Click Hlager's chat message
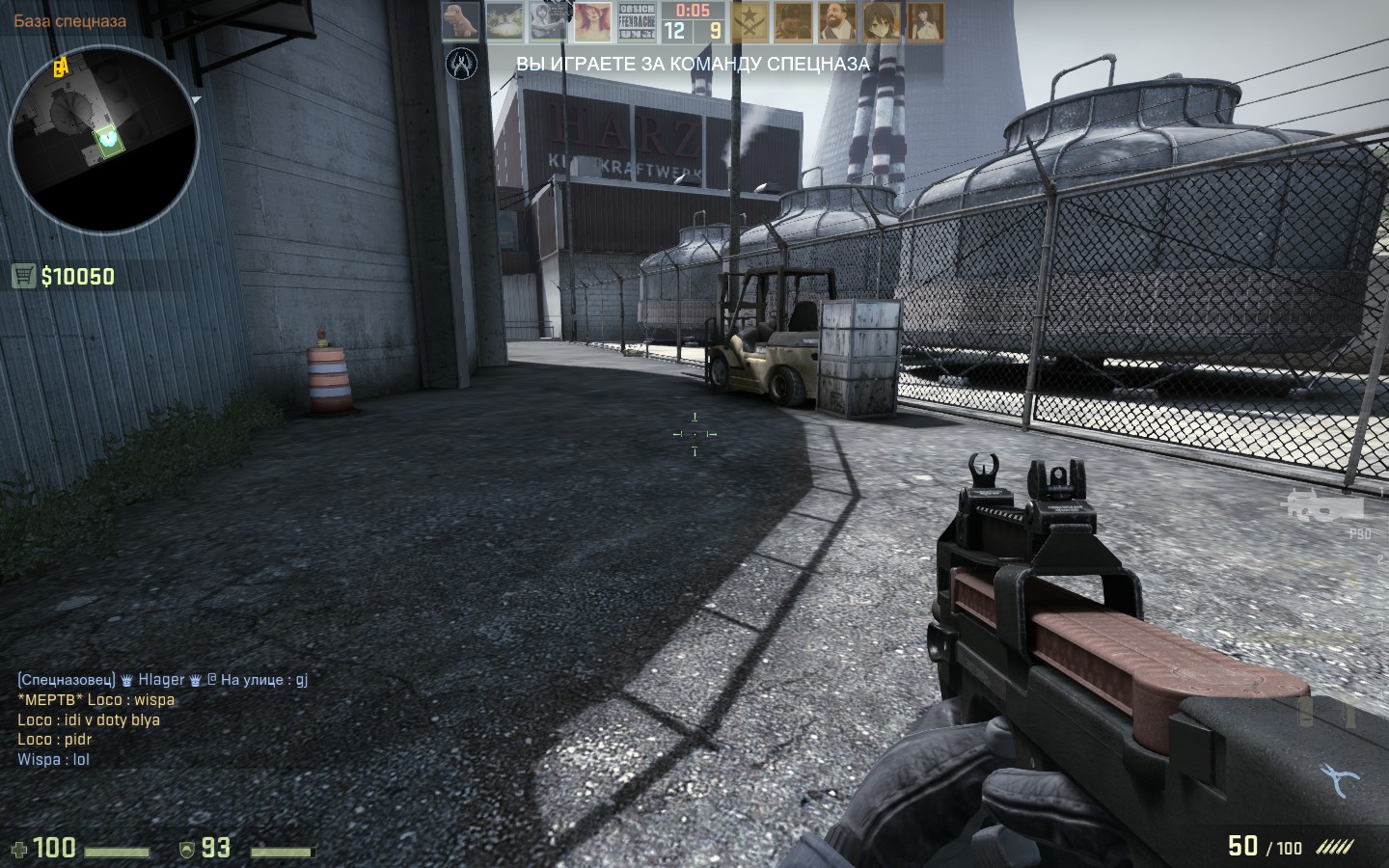This screenshot has height=868, width=1389. pos(162,680)
